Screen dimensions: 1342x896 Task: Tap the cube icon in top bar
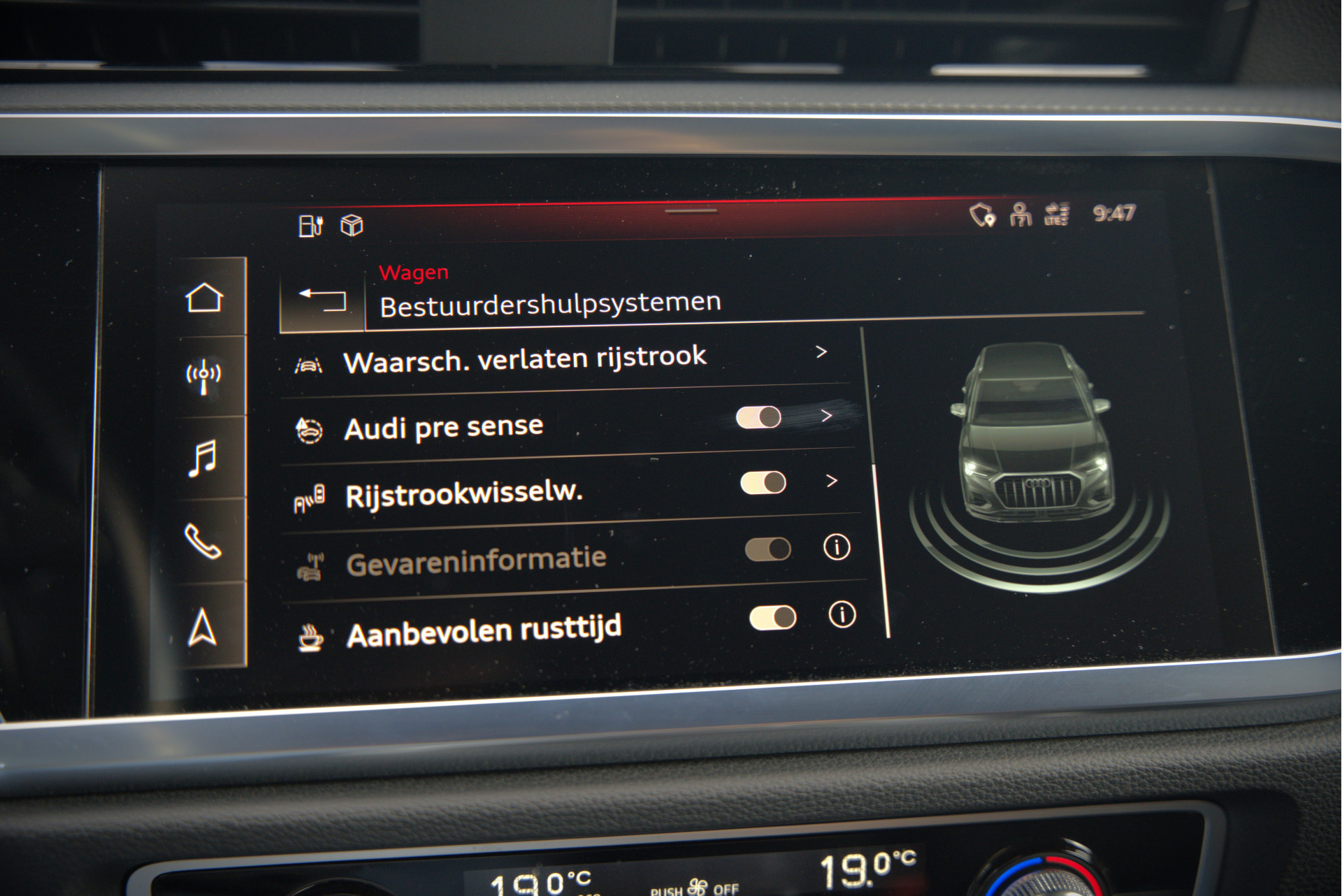coord(352,225)
